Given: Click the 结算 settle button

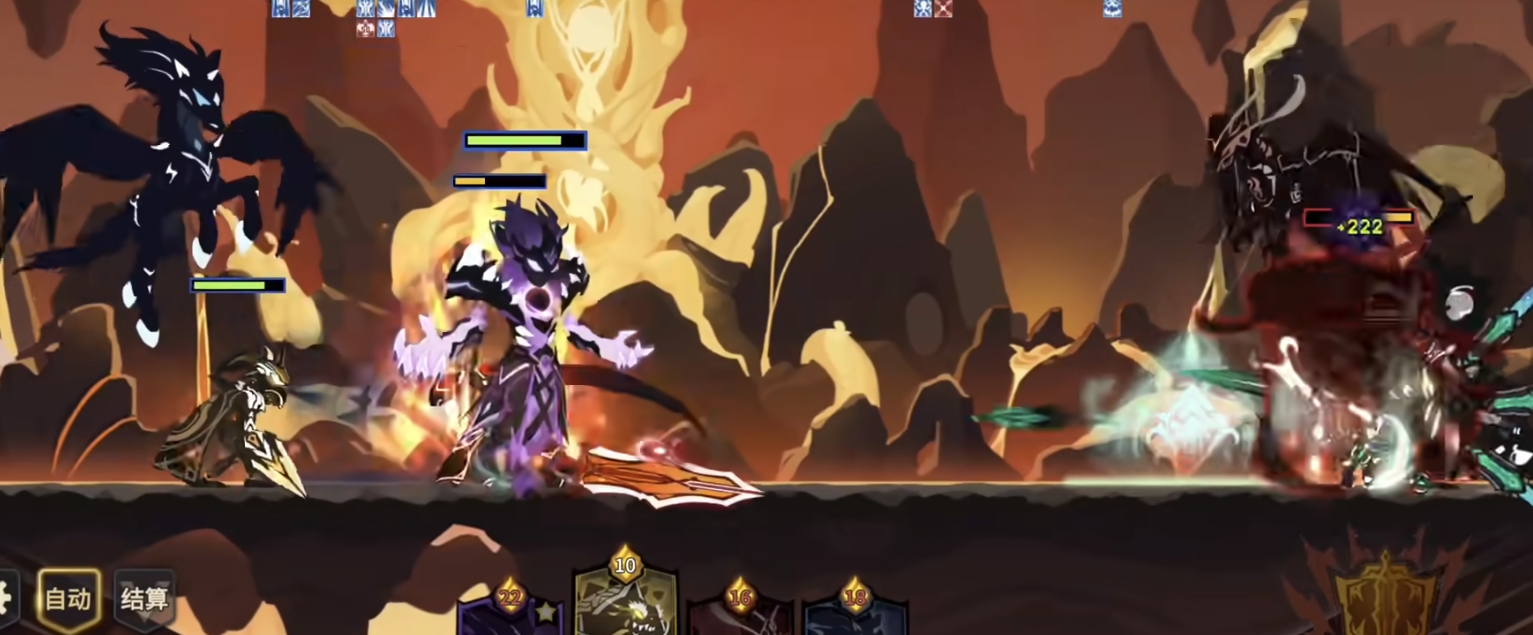Looking at the screenshot, I should [145, 599].
